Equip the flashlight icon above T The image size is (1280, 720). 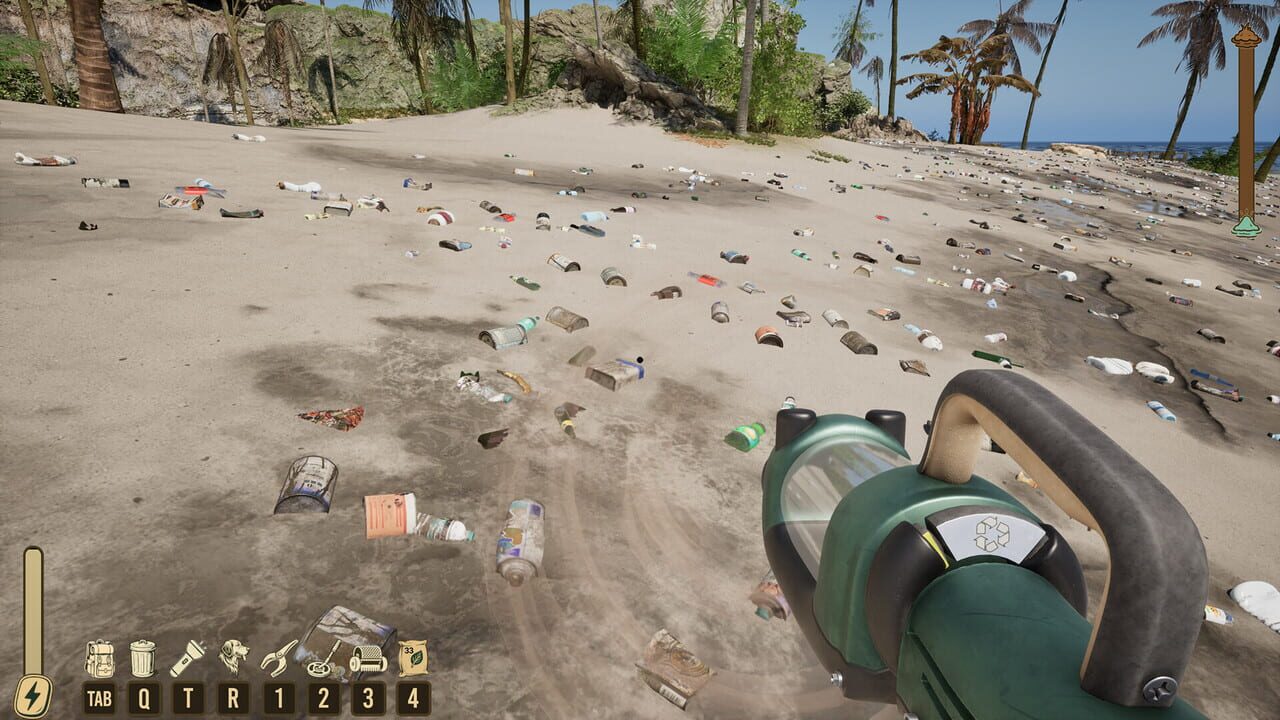point(188,658)
